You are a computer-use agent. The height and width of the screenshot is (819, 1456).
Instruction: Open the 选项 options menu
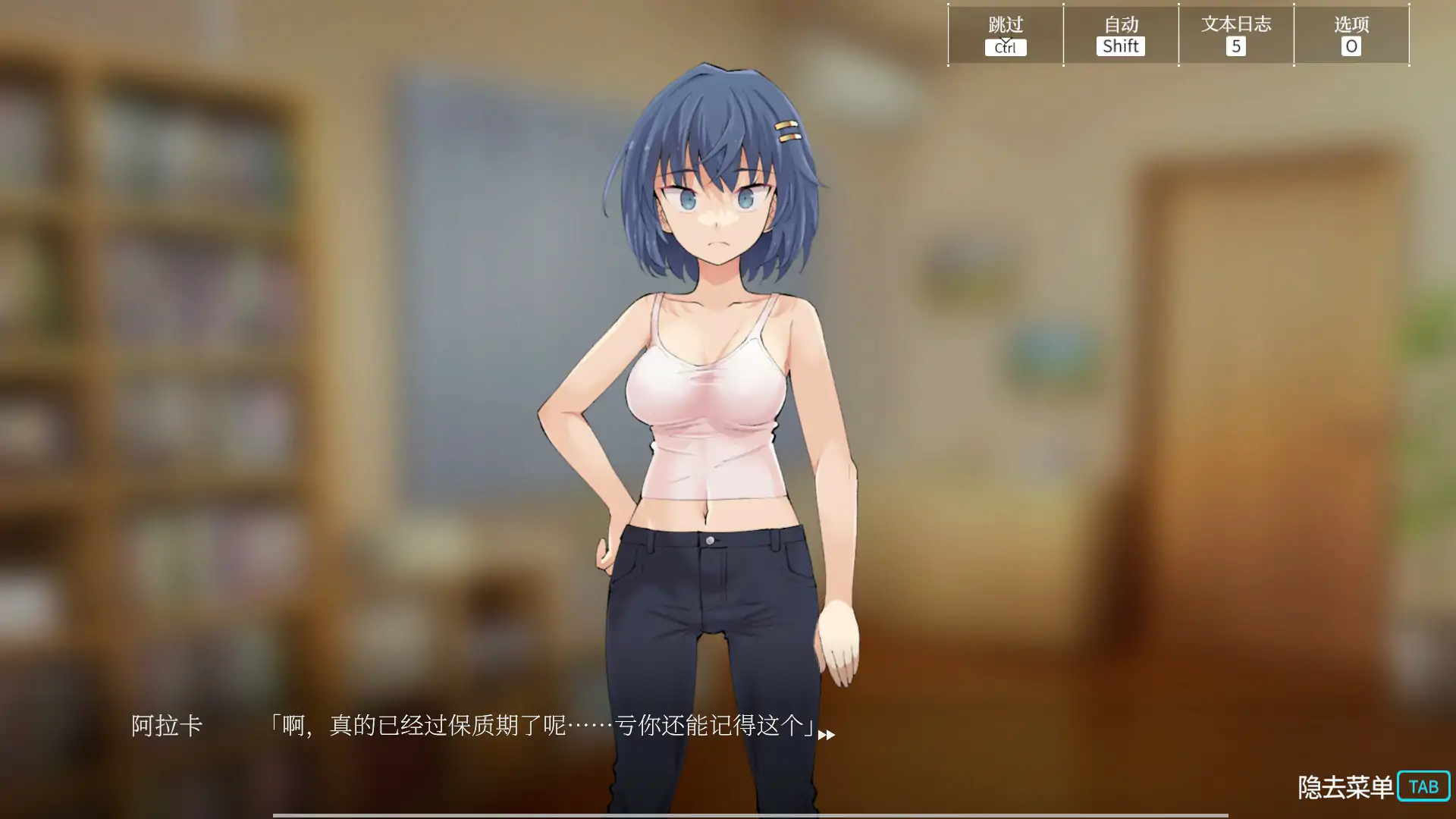point(1351,25)
